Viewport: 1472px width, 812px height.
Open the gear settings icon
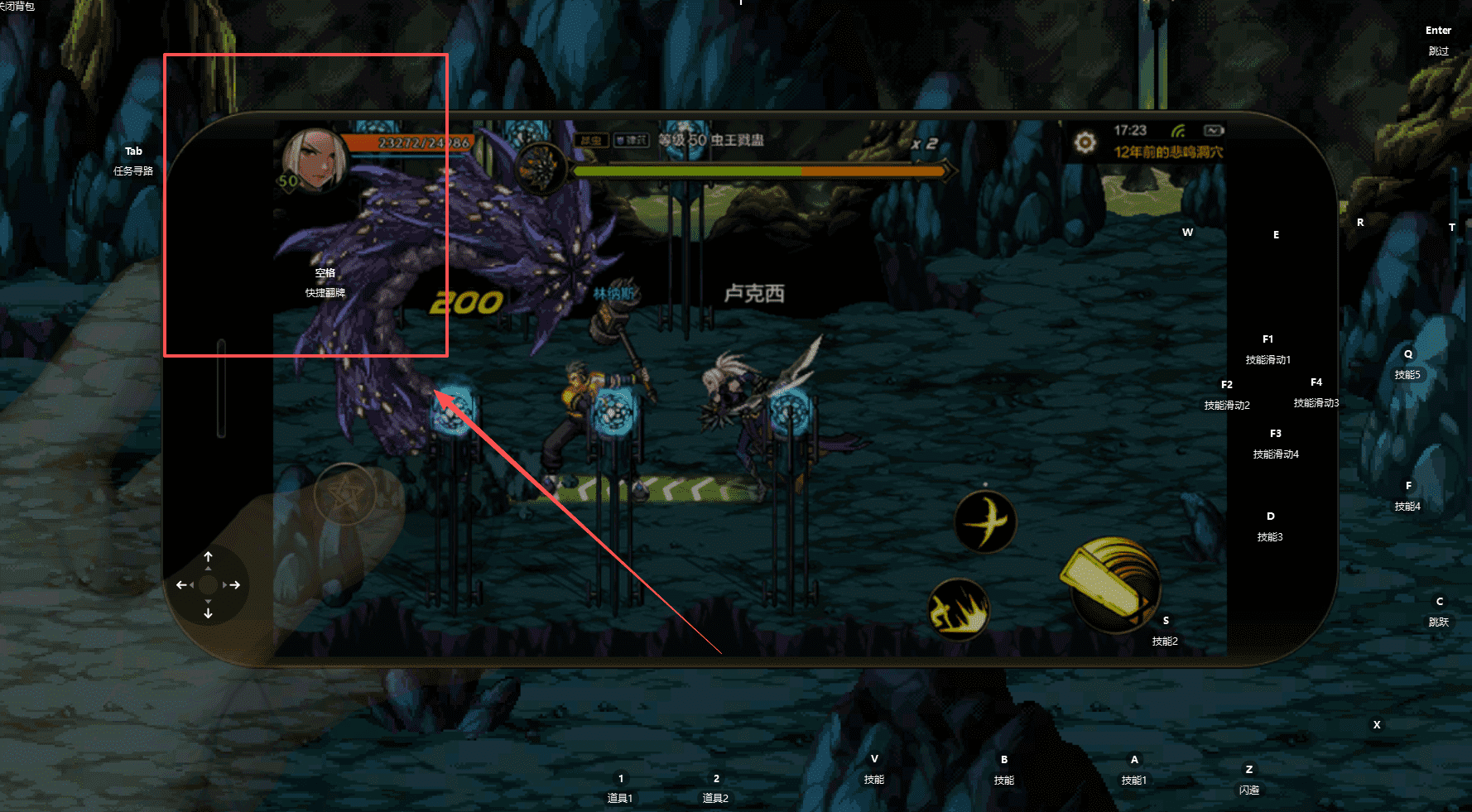(1085, 142)
